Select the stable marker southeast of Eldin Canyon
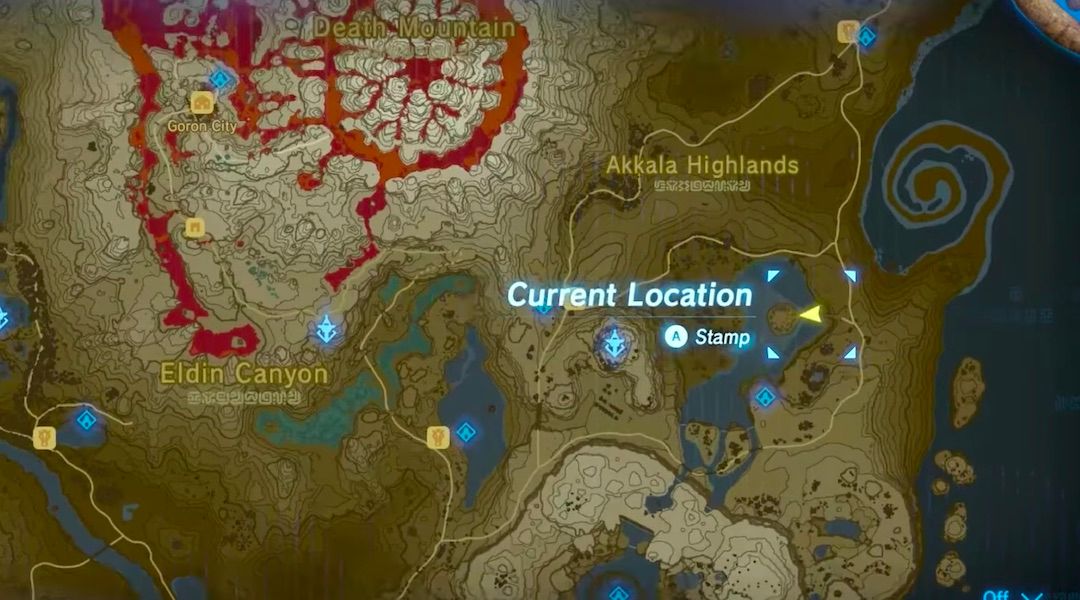Viewport: 1080px width, 600px height. point(437,436)
